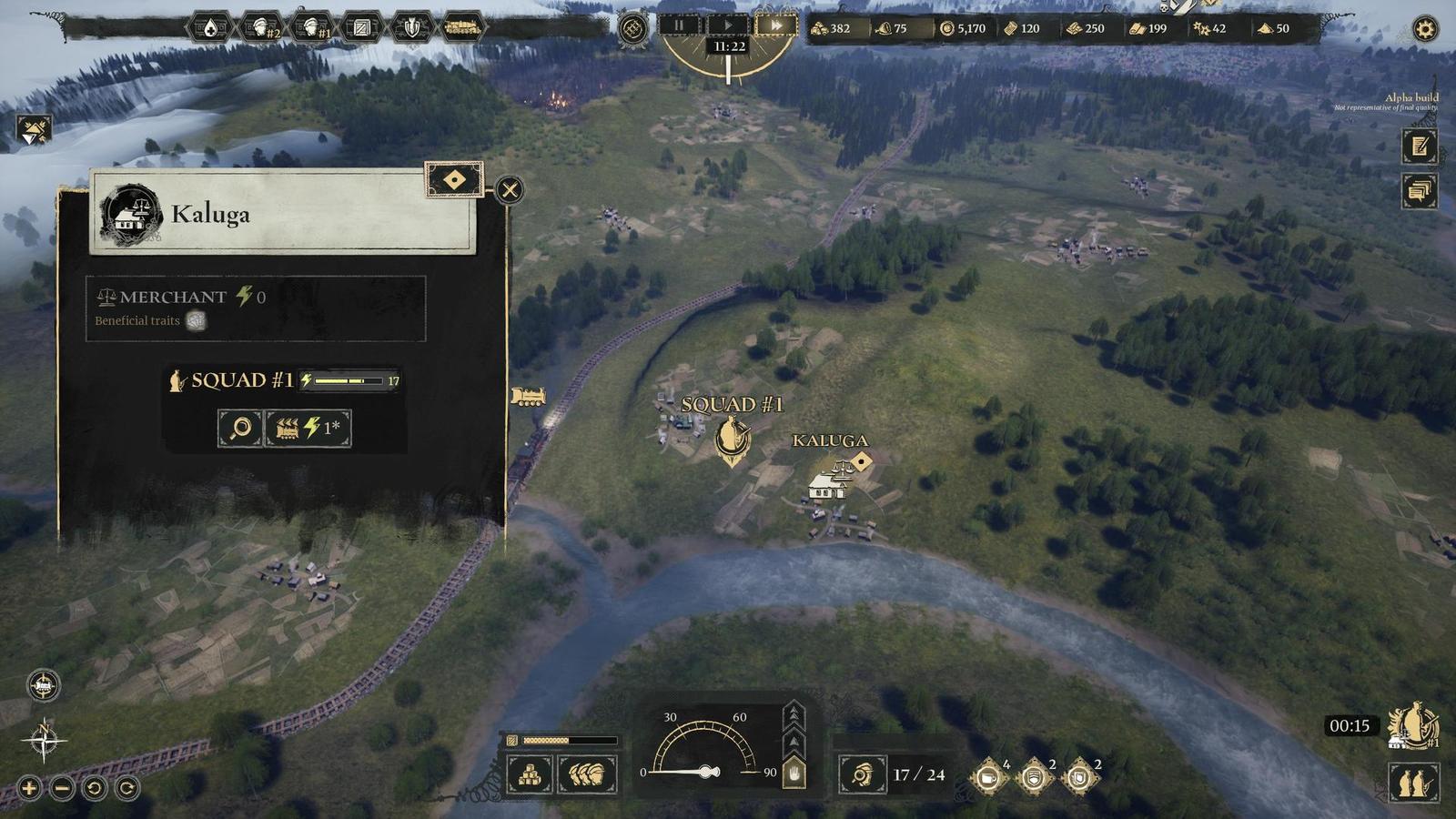Image resolution: width=1456 pixels, height=819 pixels.
Task: Pause the game time
Action: [x=679, y=25]
